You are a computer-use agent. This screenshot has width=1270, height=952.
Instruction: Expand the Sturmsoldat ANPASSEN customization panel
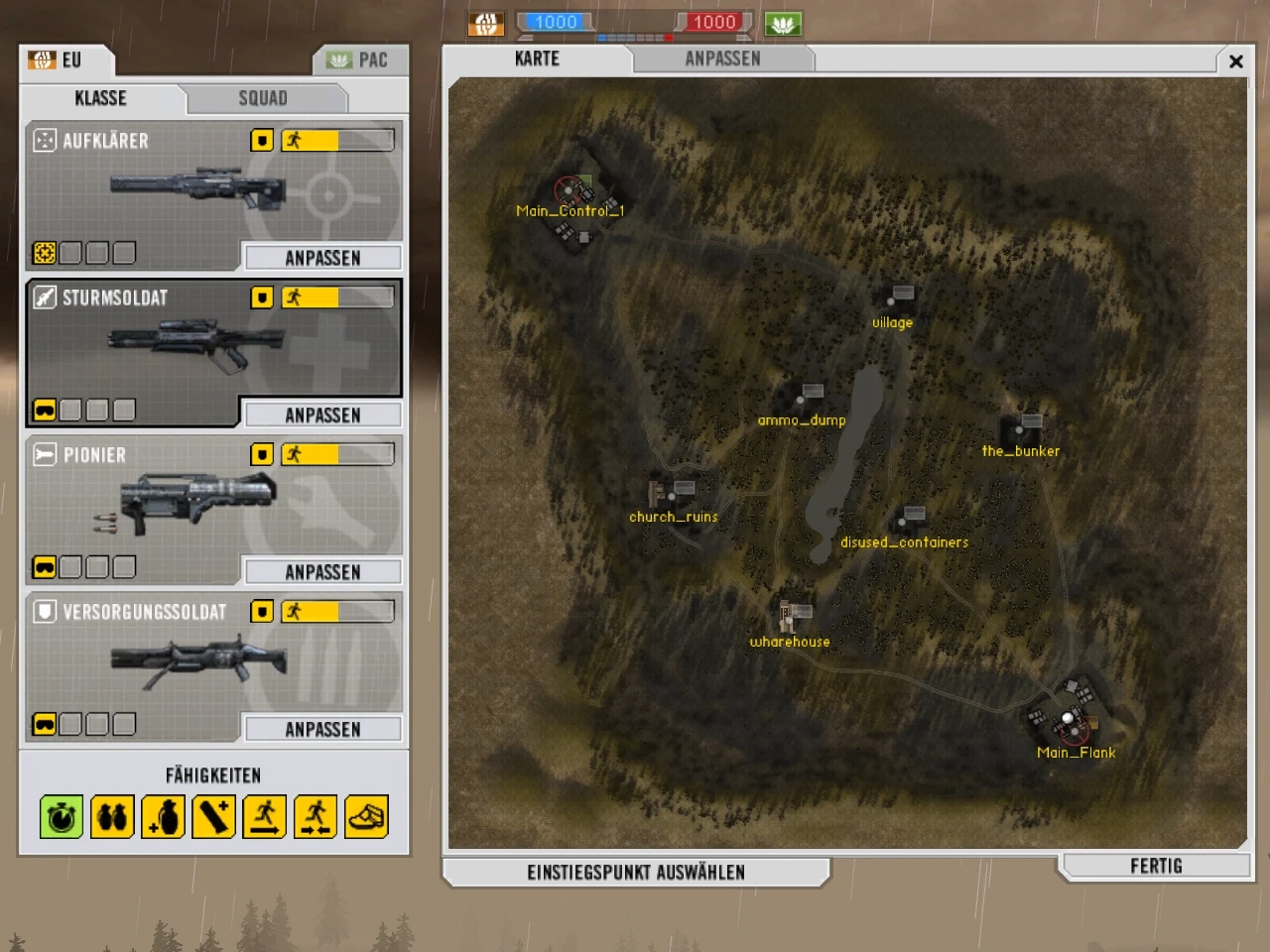[322, 415]
